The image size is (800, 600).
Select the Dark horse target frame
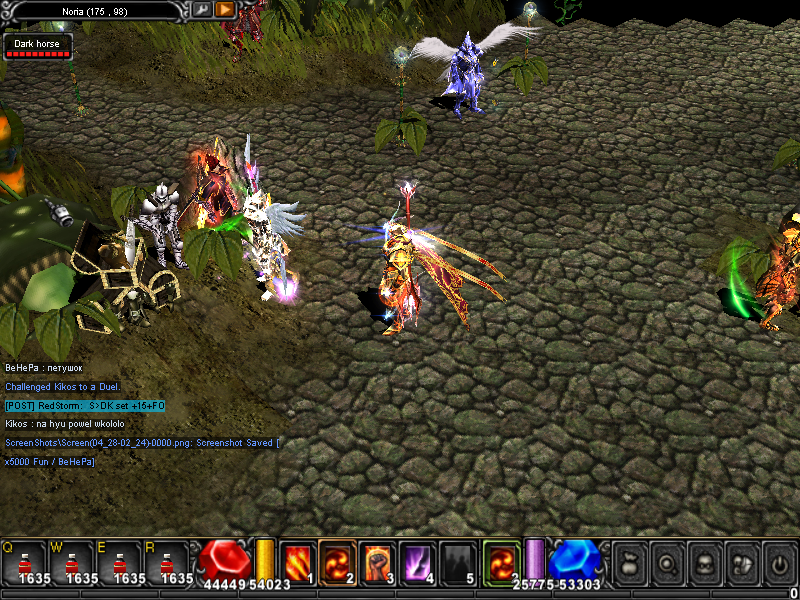pos(39,47)
